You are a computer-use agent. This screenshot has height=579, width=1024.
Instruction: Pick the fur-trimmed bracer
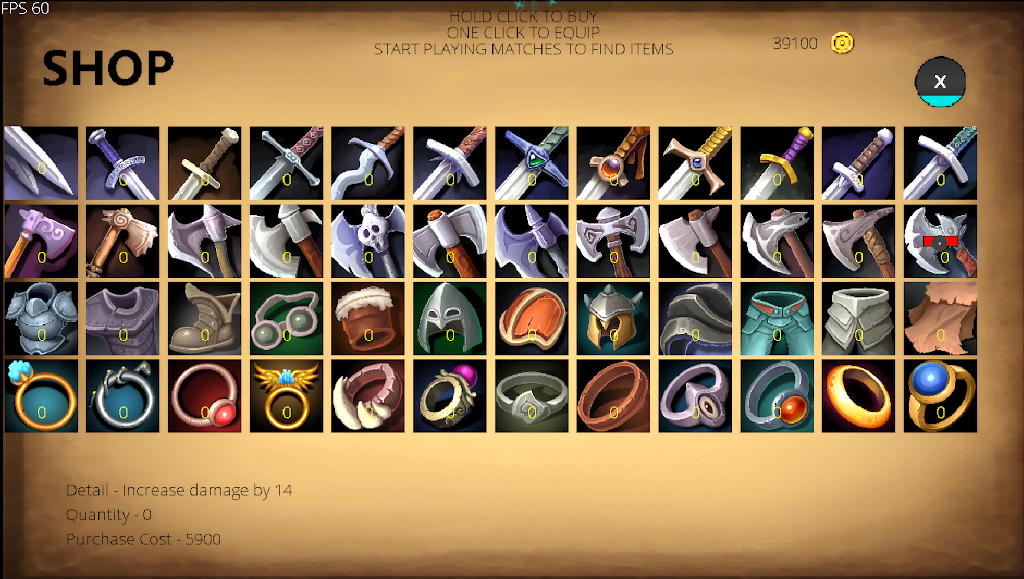[x=368, y=318]
